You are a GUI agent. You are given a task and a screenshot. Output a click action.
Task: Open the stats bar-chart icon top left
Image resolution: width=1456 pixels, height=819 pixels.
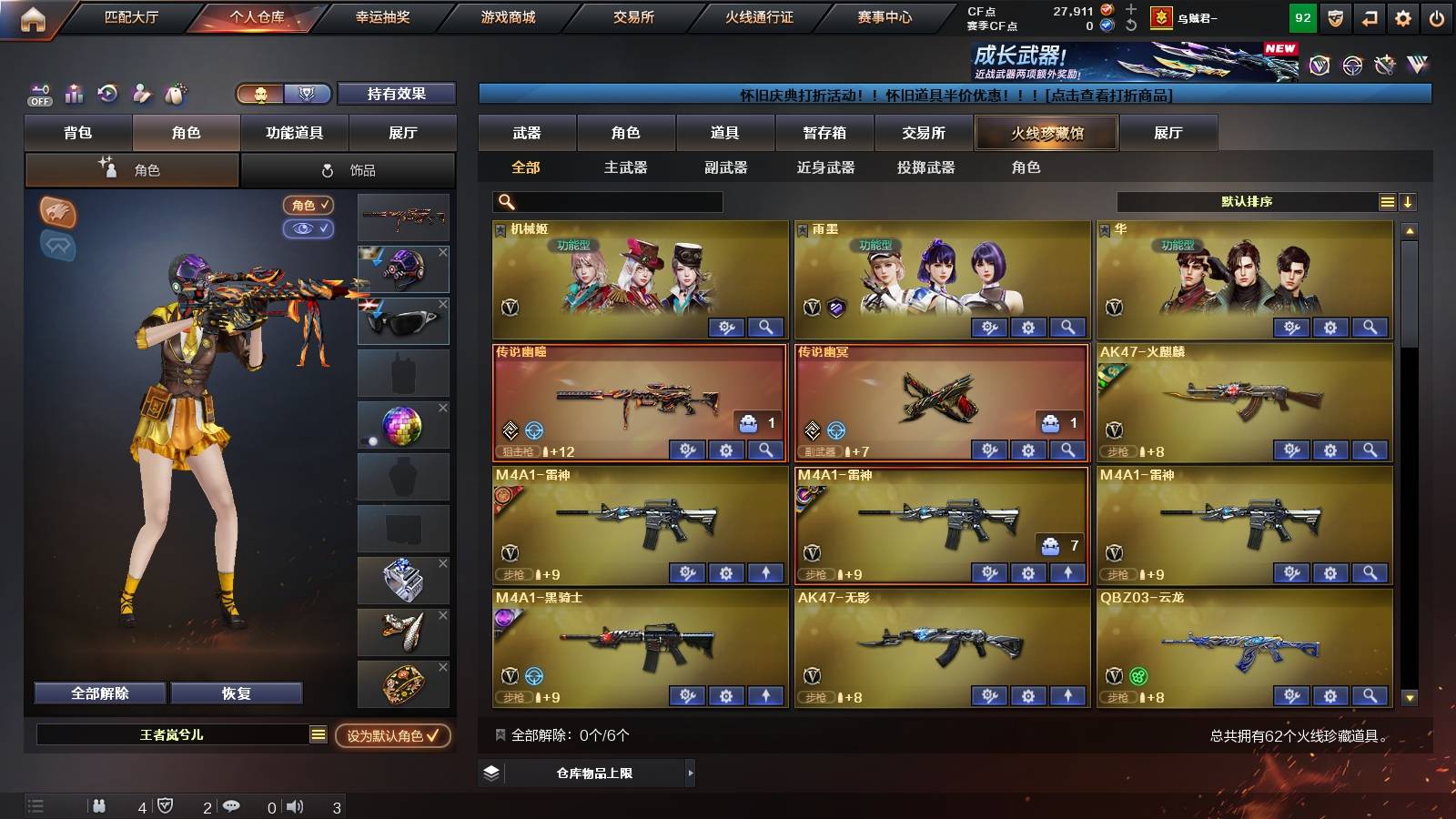73,93
